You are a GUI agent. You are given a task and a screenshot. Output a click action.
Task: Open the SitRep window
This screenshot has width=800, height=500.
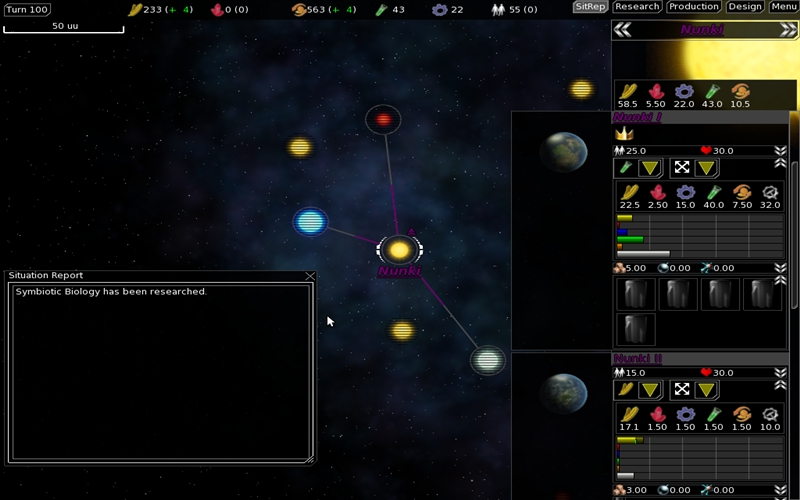pos(590,7)
